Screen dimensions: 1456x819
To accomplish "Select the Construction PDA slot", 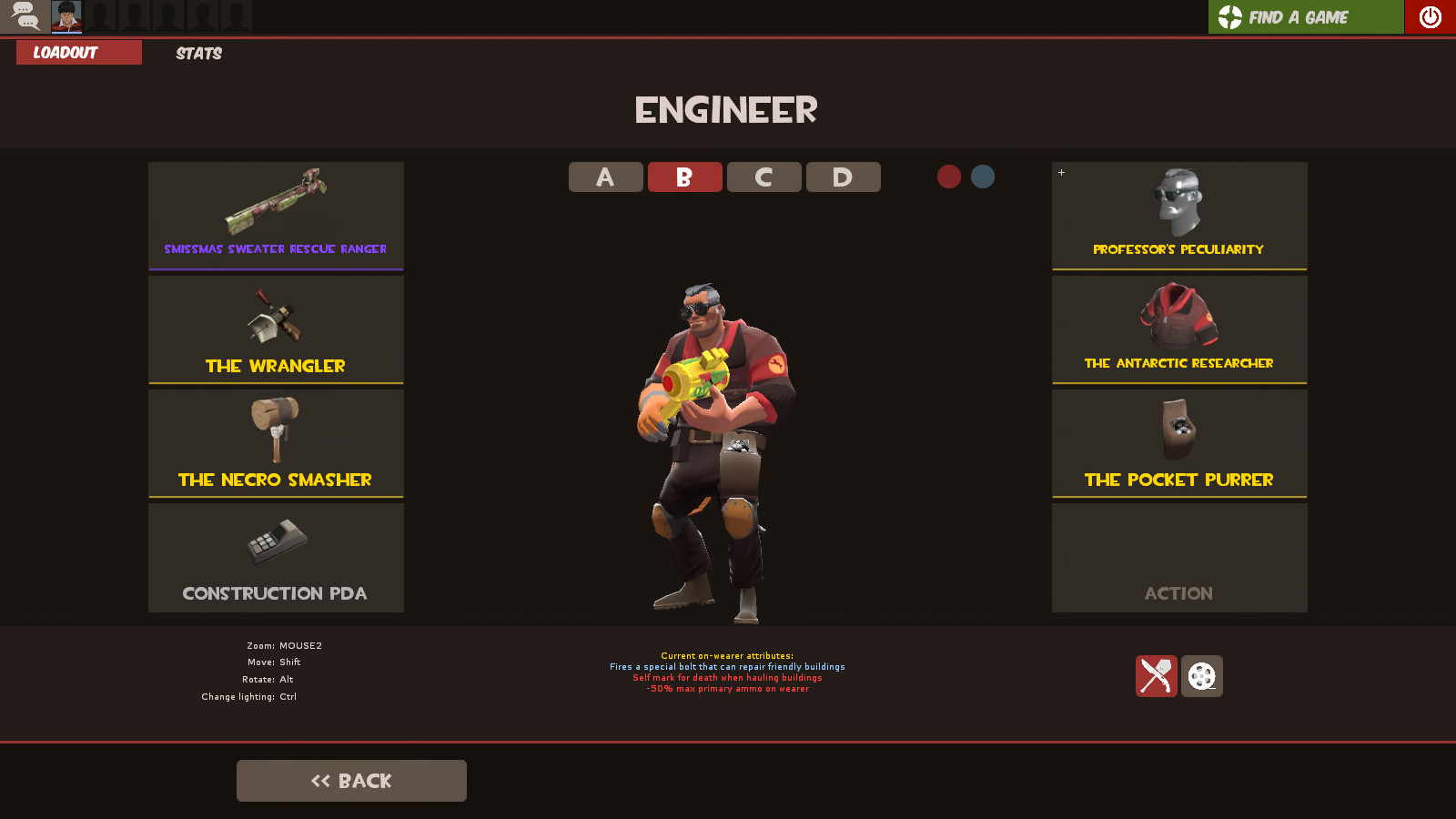I will click(276, 558).
